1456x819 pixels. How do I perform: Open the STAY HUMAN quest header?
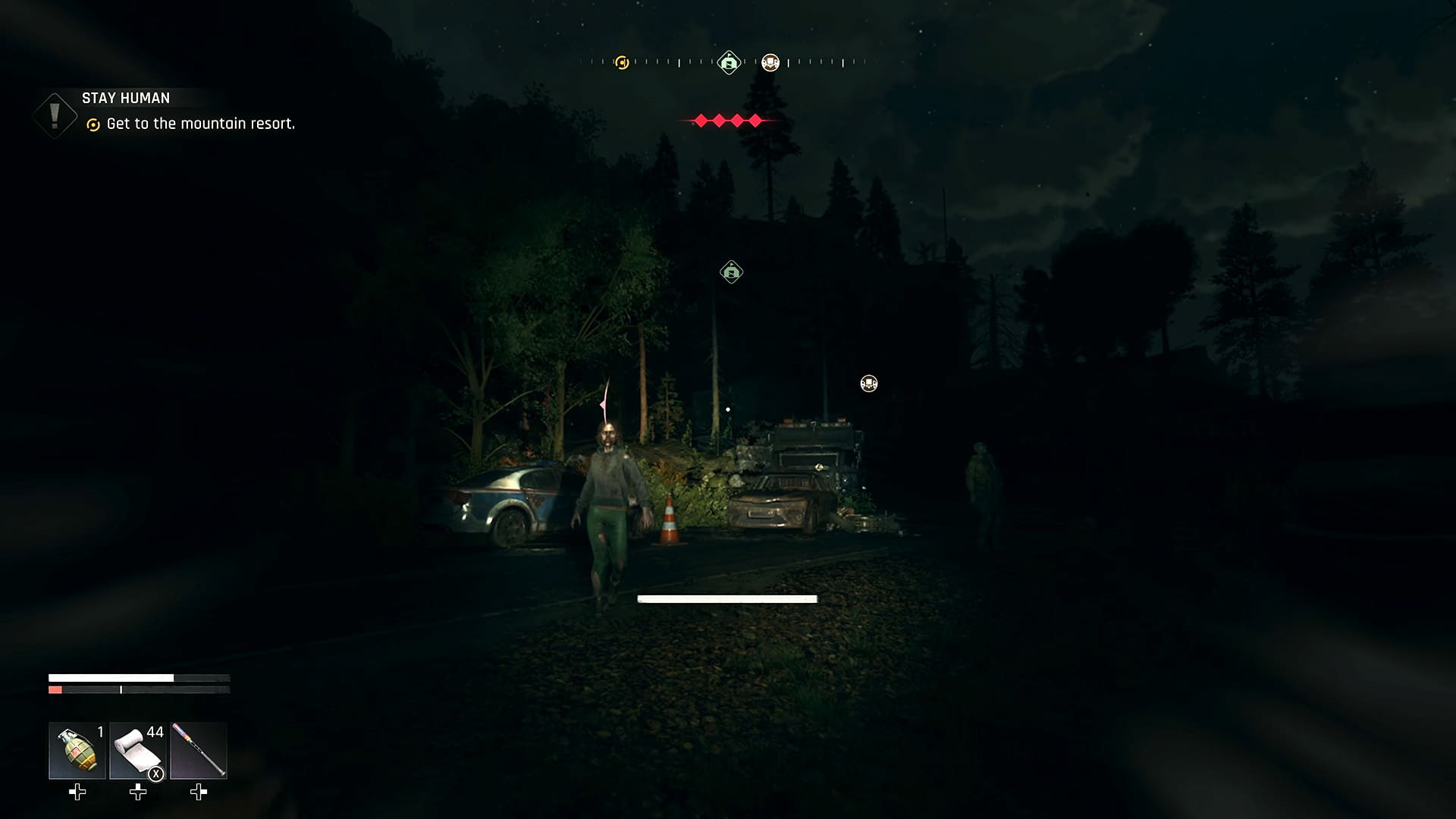127,98
